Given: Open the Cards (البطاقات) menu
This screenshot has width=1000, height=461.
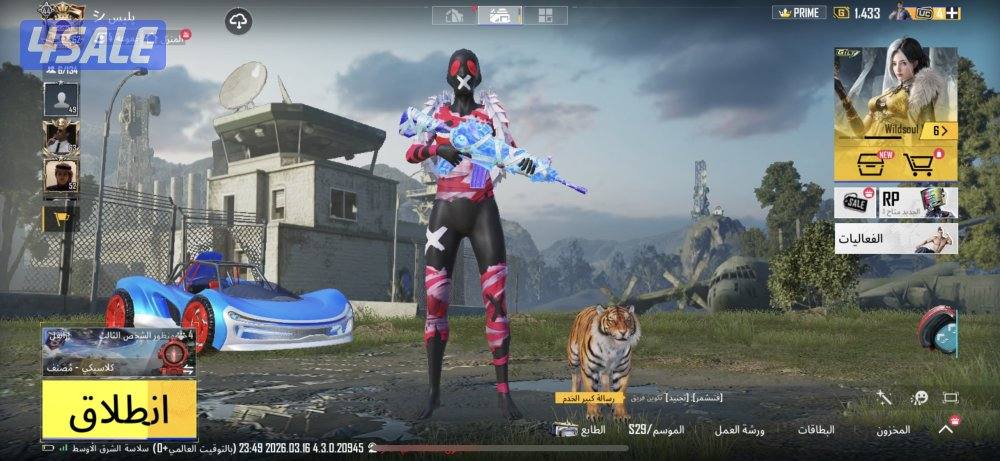Looking at the screenshot, I should pyautogui.click(x=816, y=429).
